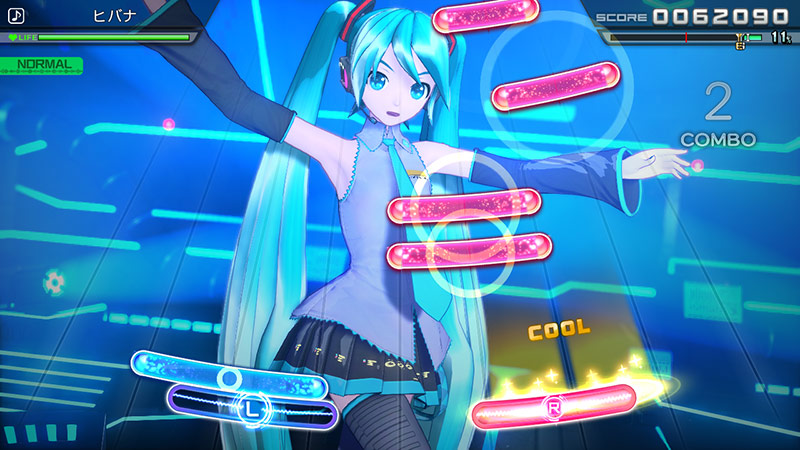Screen dimensions: 800x450
Task: Tap the blue L target bar
Action: pyautogui.click(x=250, y=407)
